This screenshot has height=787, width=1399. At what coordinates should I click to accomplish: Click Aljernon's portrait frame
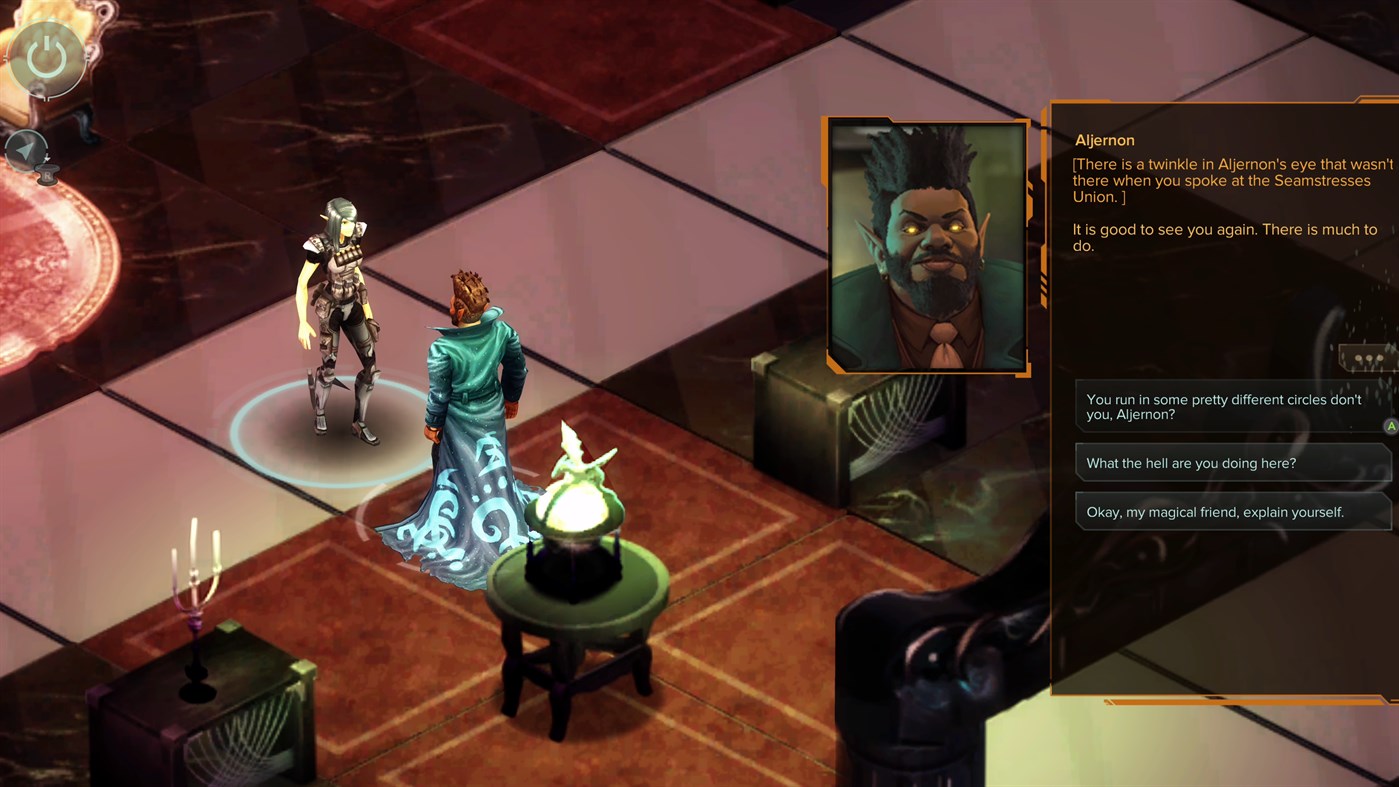pos(925,243)
